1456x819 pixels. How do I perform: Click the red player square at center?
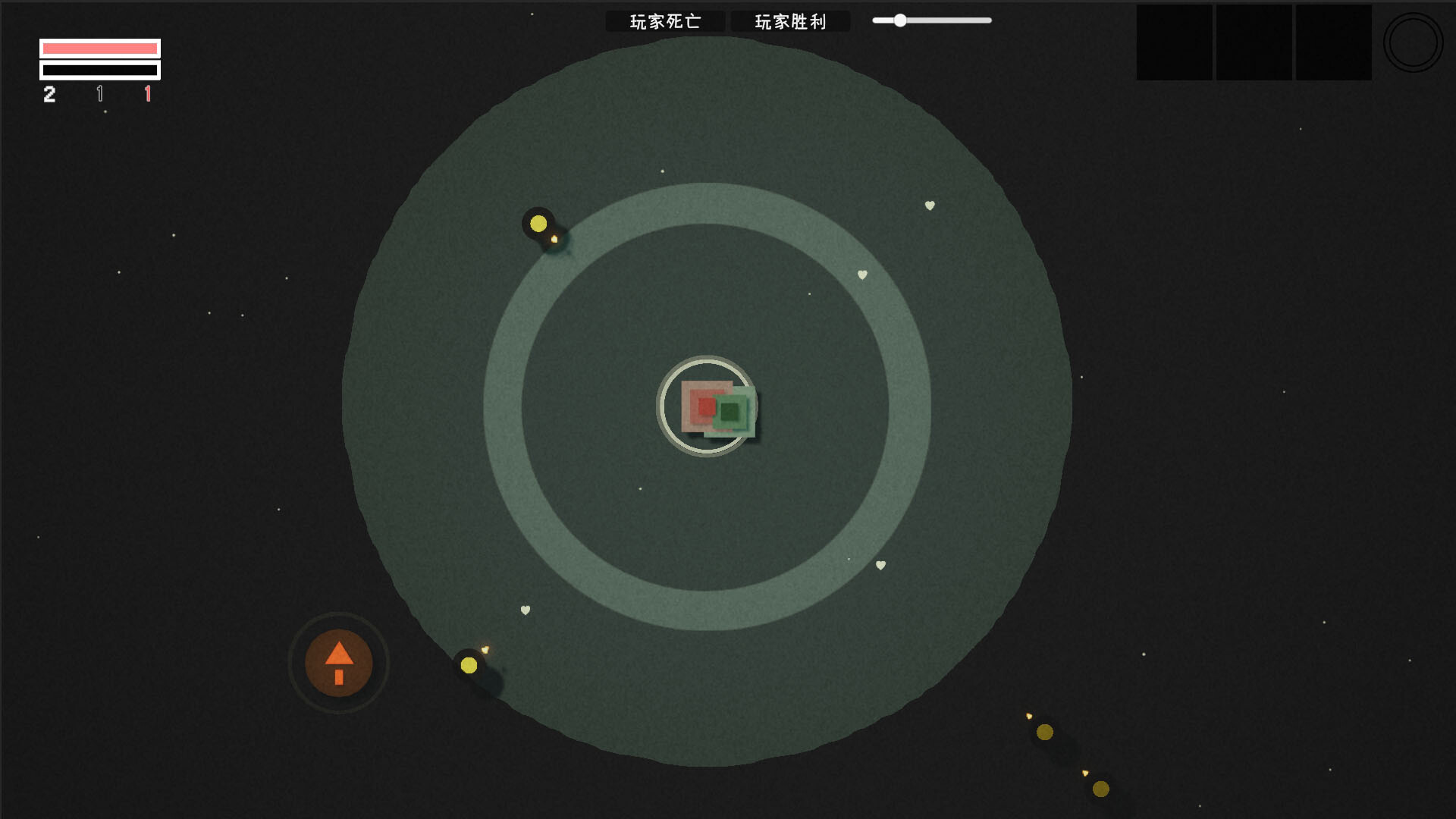click(x=705, y=406)
